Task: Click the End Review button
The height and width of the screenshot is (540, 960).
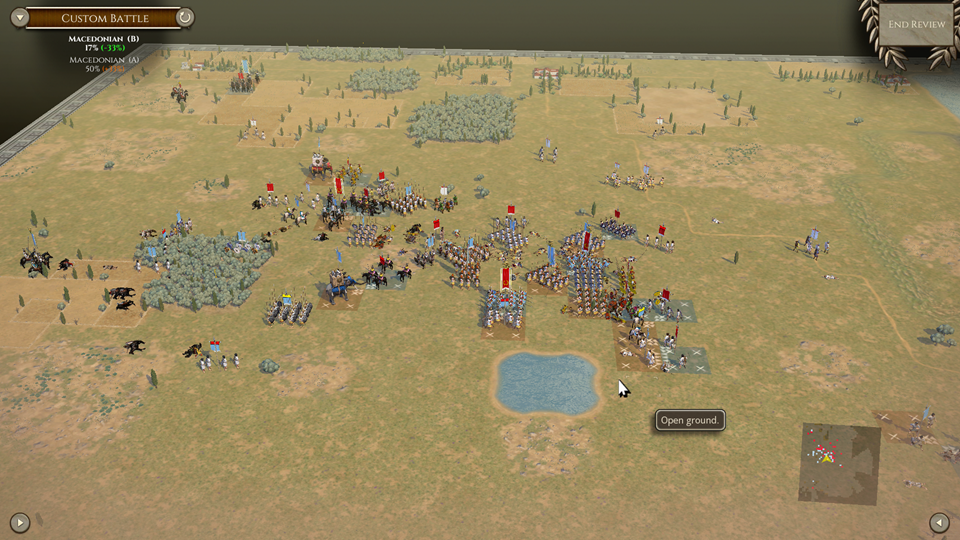Action: pyautogui.click(x=916, y=24)
